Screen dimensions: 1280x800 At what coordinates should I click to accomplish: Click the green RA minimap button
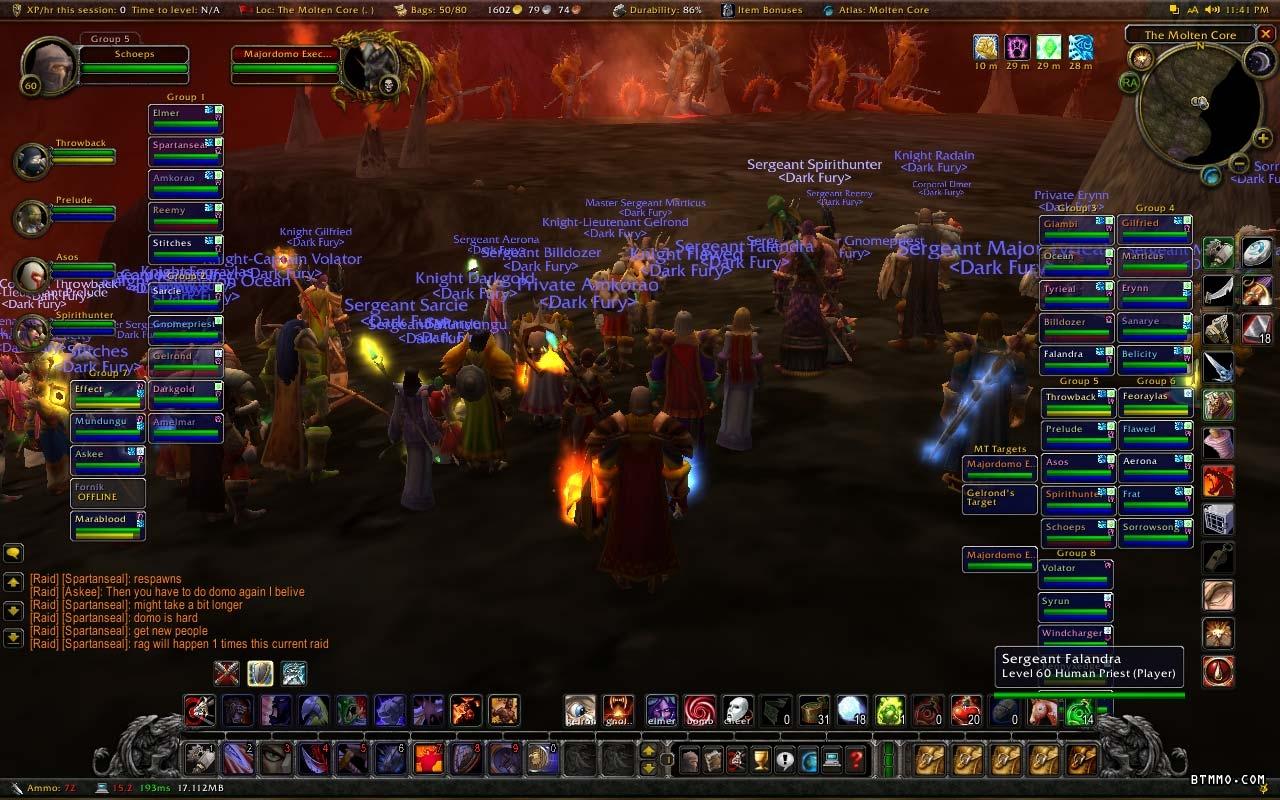click(x=1130, y=83)
